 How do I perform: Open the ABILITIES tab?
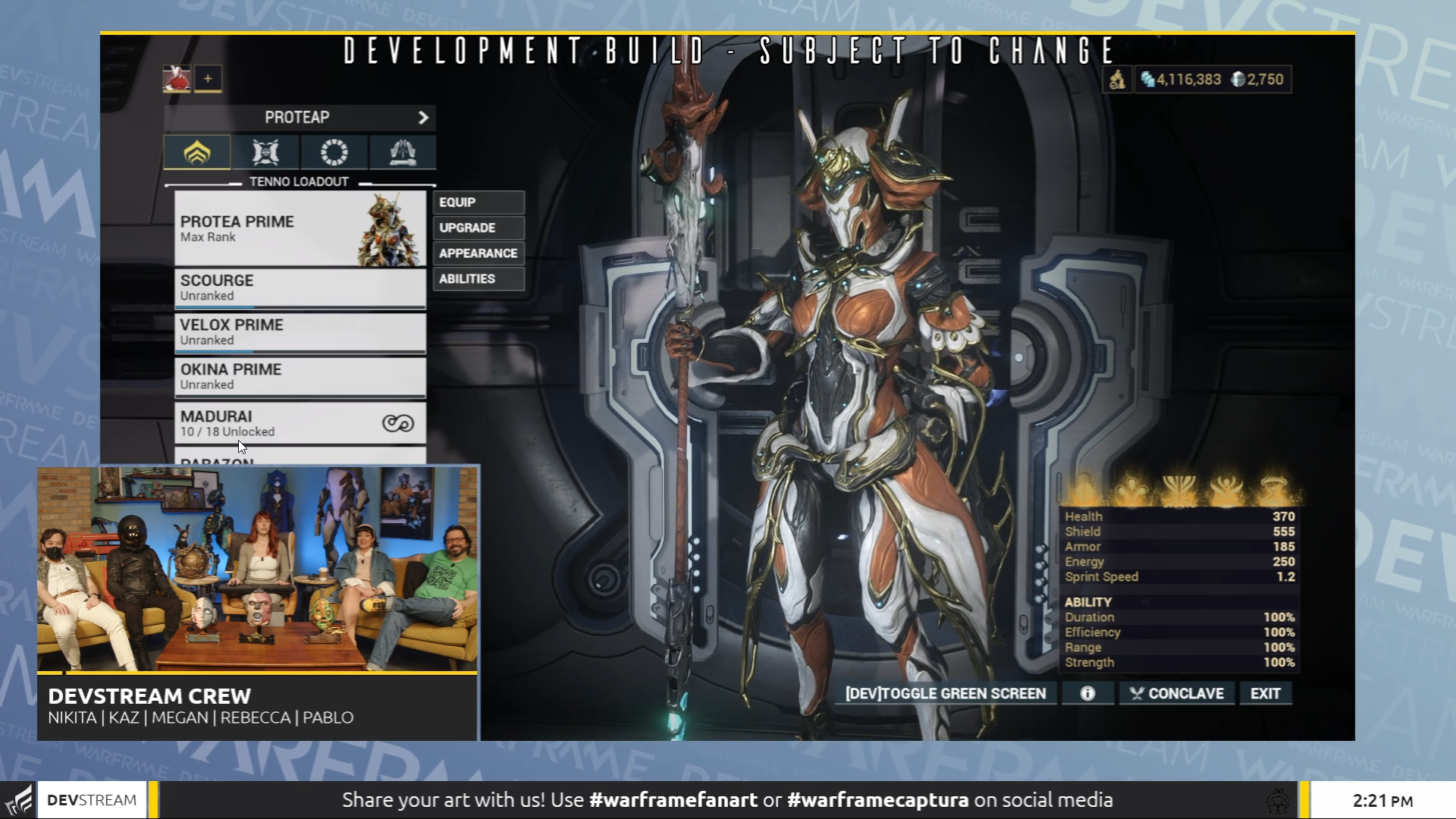click(478, 278)
